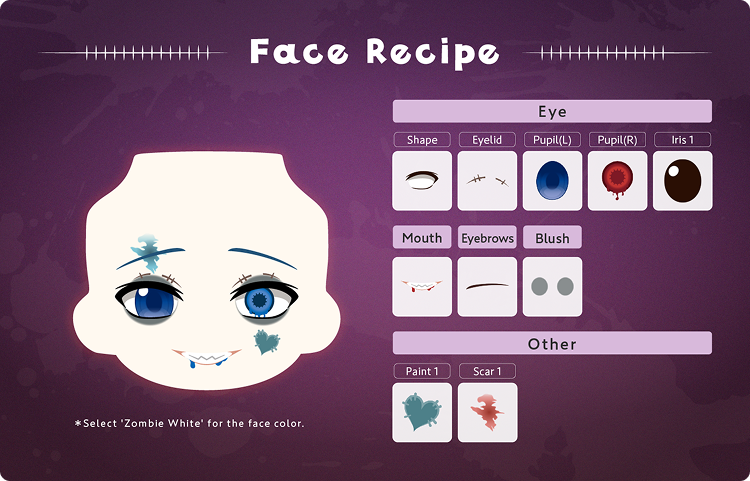Choose the dark Iris 1 tile
The width and height of the screenshot is (750, 481).
tap(682, 181)
